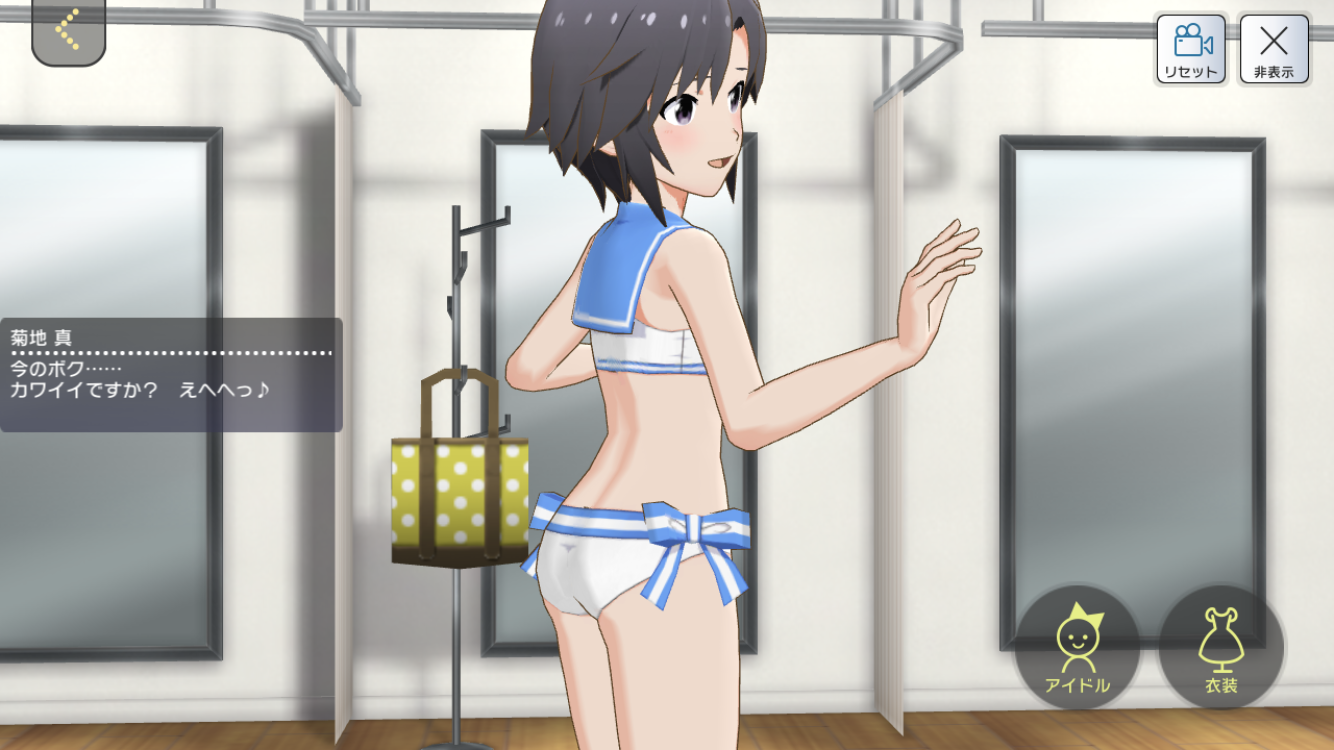Screen dimensions: 1334x750
Task: Reset the camera with the リセット button
Action: (1190, 49)
